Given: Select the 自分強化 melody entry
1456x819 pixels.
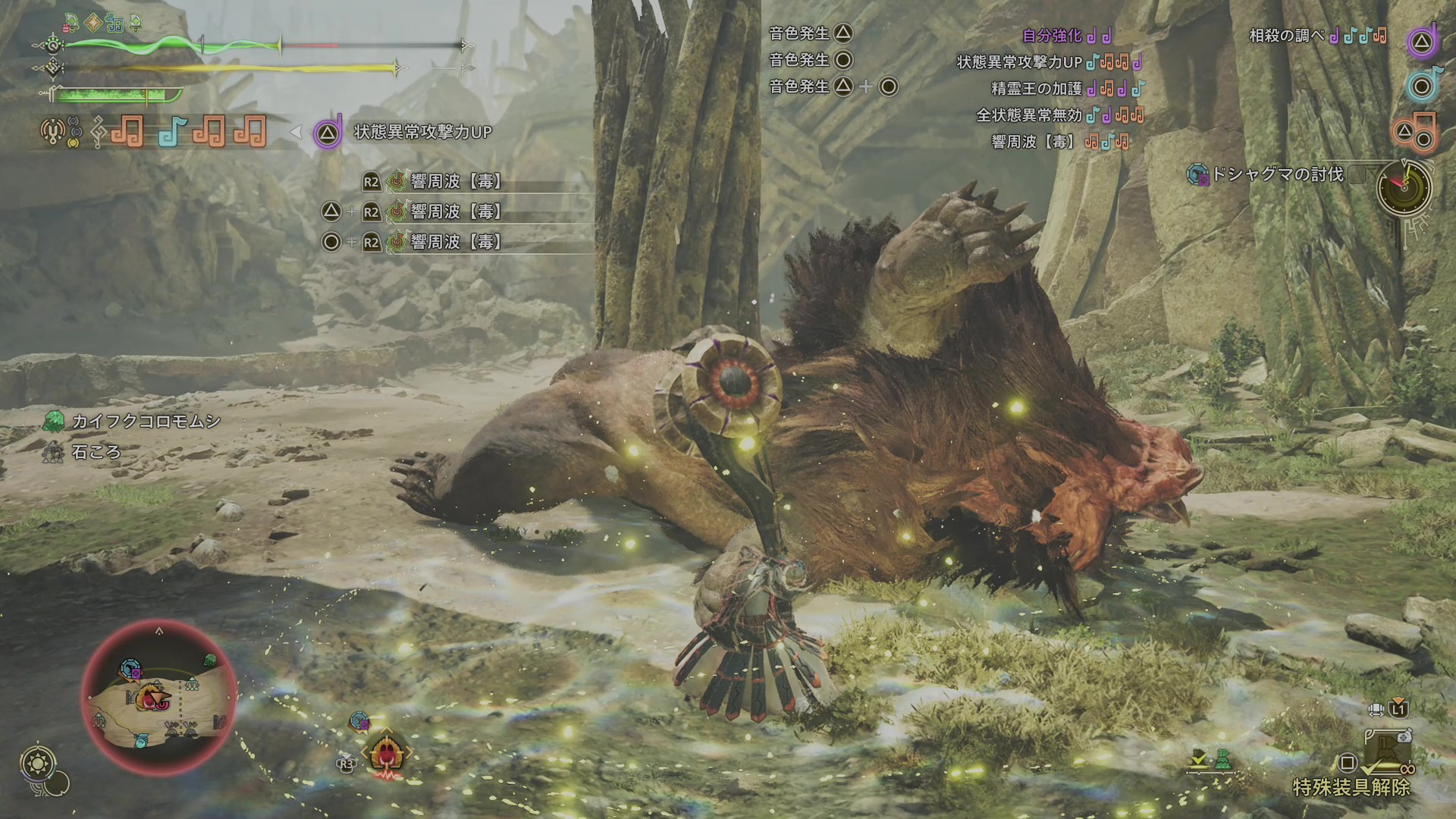Looking at the screenshot, I should pyautogui.click(x=1053, y=36).
